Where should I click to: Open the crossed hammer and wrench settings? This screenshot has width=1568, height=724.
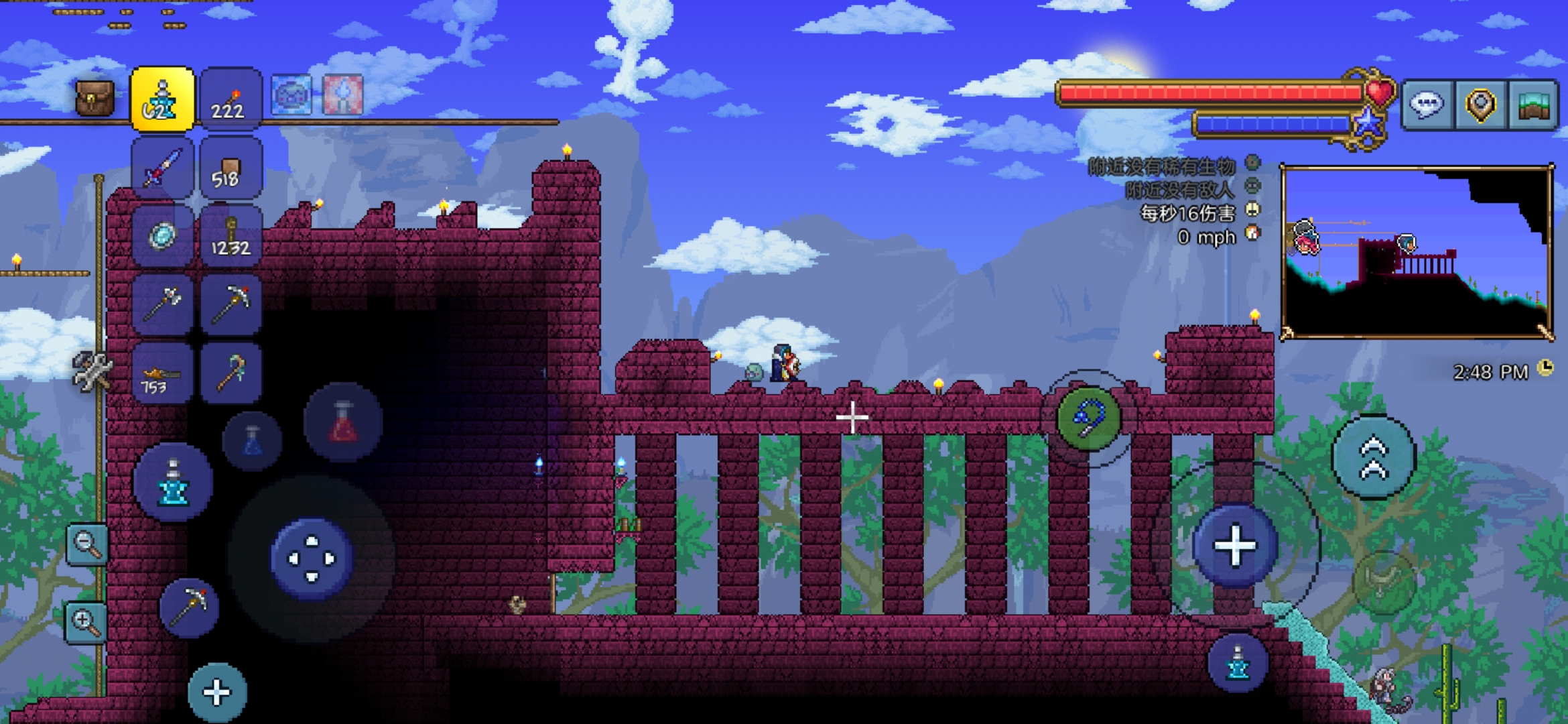pos(91,371)
